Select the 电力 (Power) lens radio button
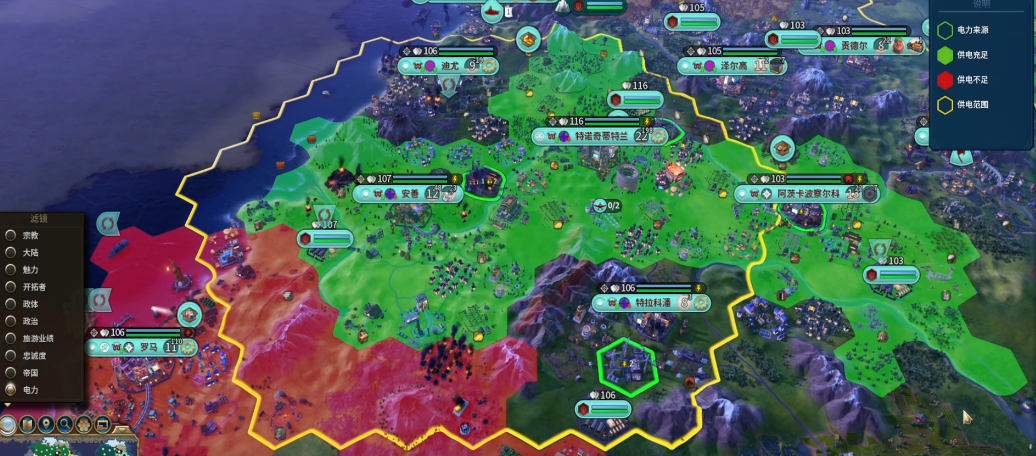This screenshot has width=1036, height=456. [12, 389]
